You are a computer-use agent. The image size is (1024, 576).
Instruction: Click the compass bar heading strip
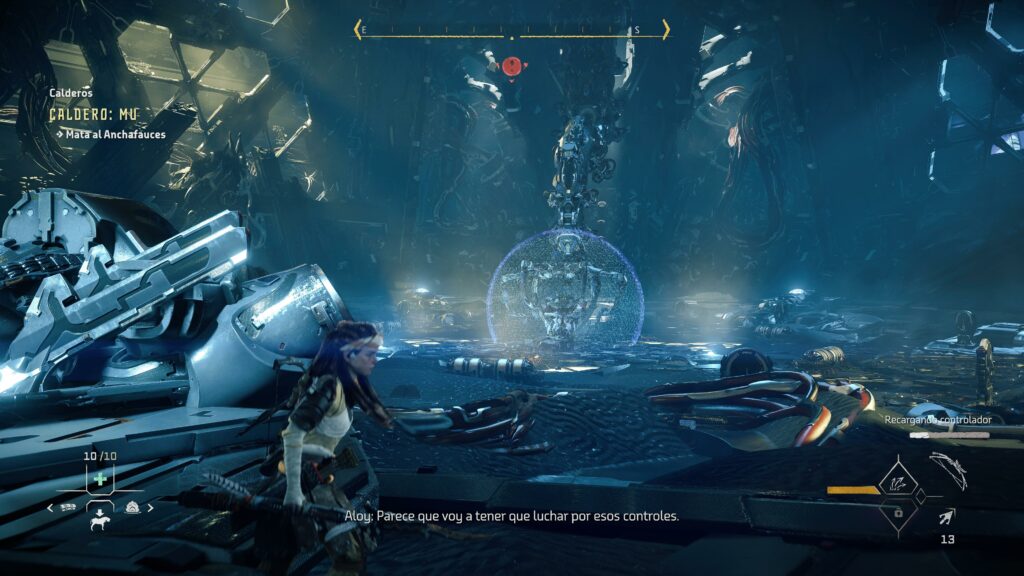pos(511,31)
